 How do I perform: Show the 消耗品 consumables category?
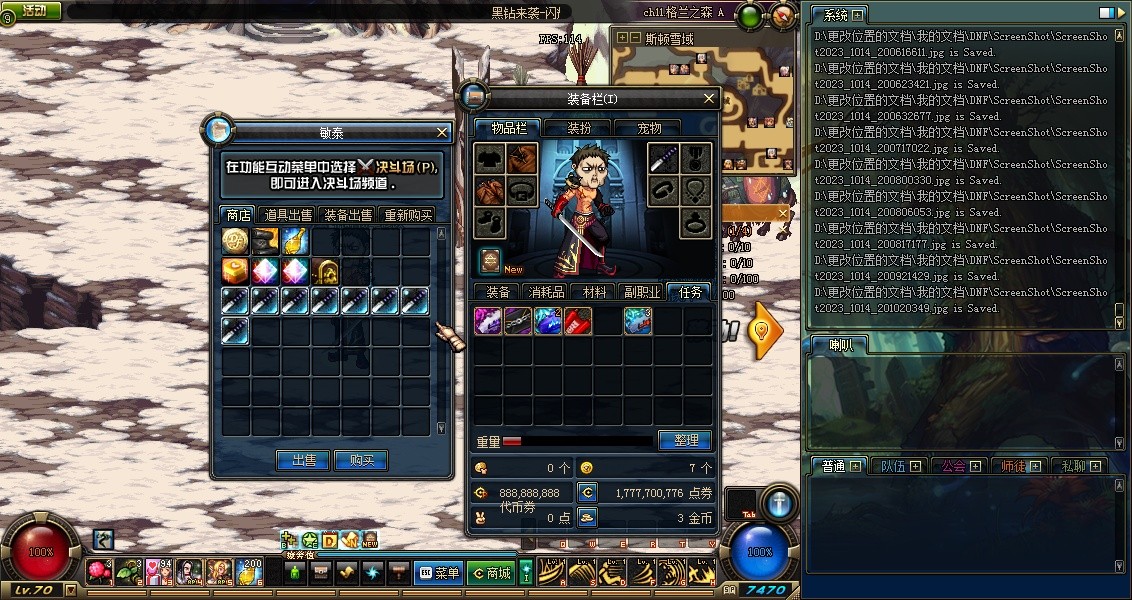click(546, 292)
